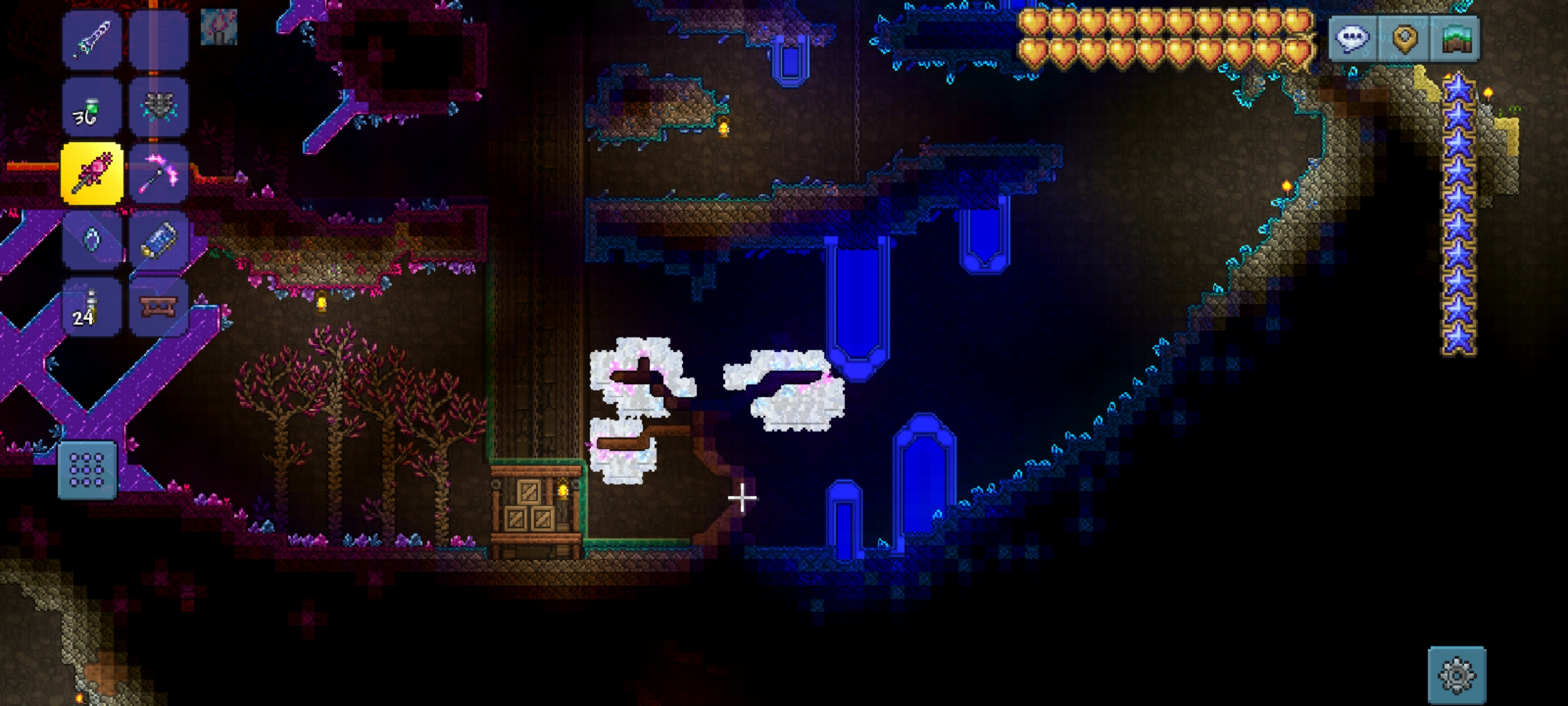Select the magic mirror hotbar slot
The height and width of the screenshot is (706, 1568).
[x=91, y=241]
